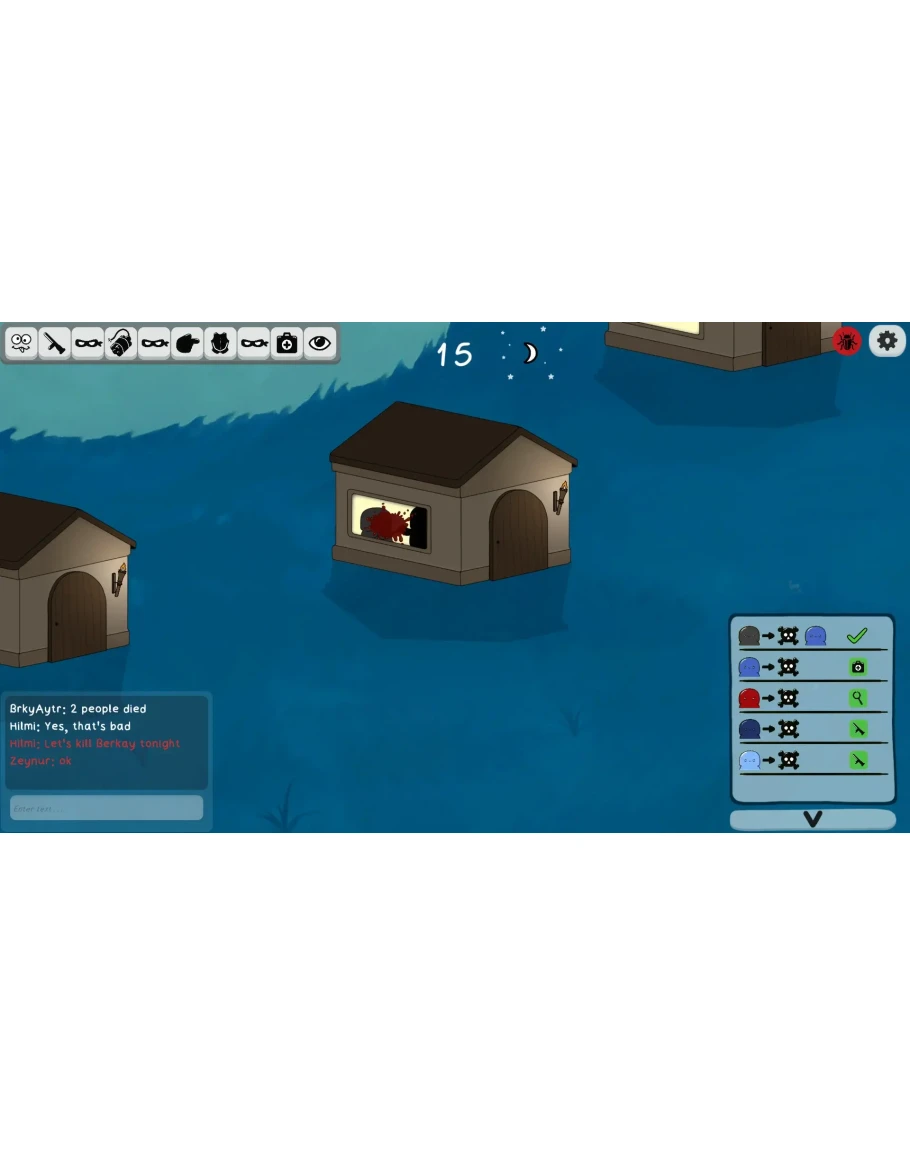Select the googly-eyed silly face role icon
The width and height of the screenshot is (910, 1155).
(x=21, y=343)
